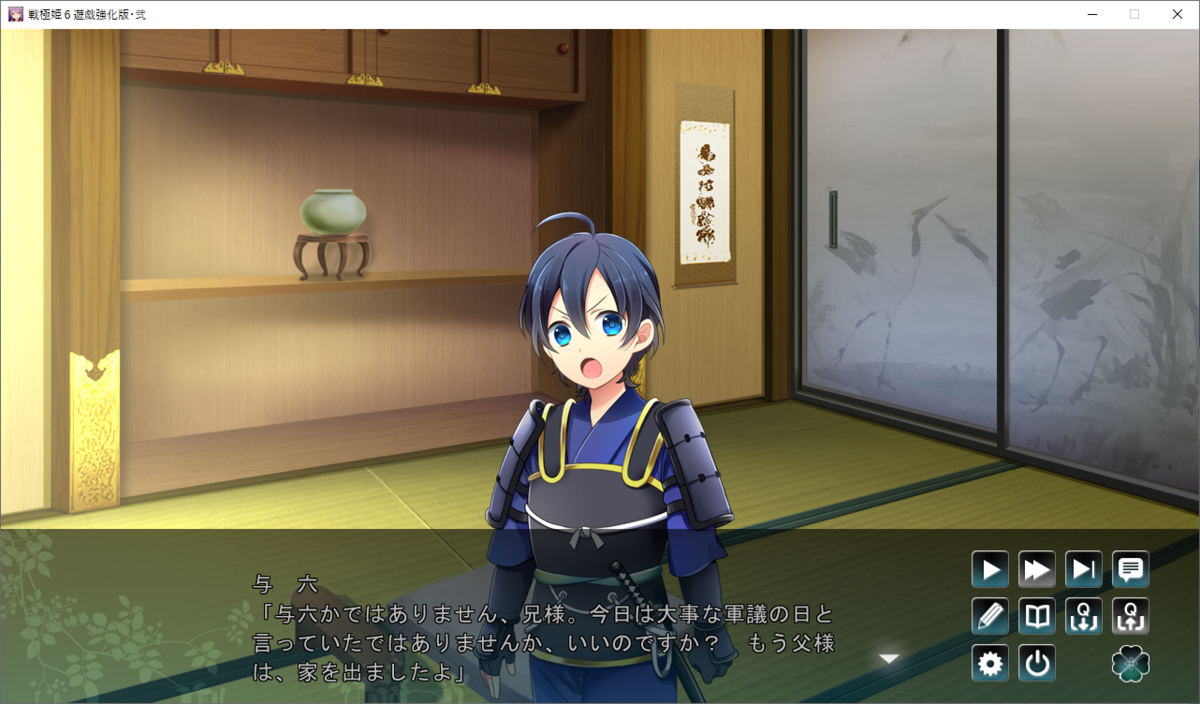Viewport: 1200px width, 704px height.
Task: Close the game window
Action: 1177,14
